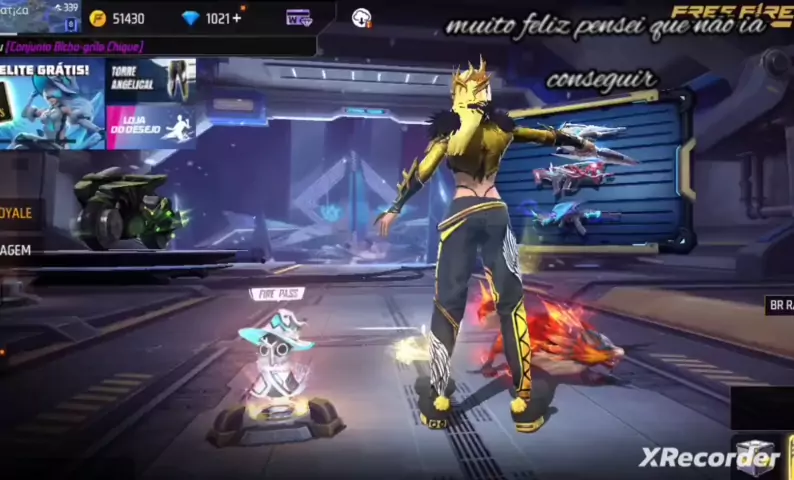
Task: Open the Fire Pass label
Action: (277, 294)
